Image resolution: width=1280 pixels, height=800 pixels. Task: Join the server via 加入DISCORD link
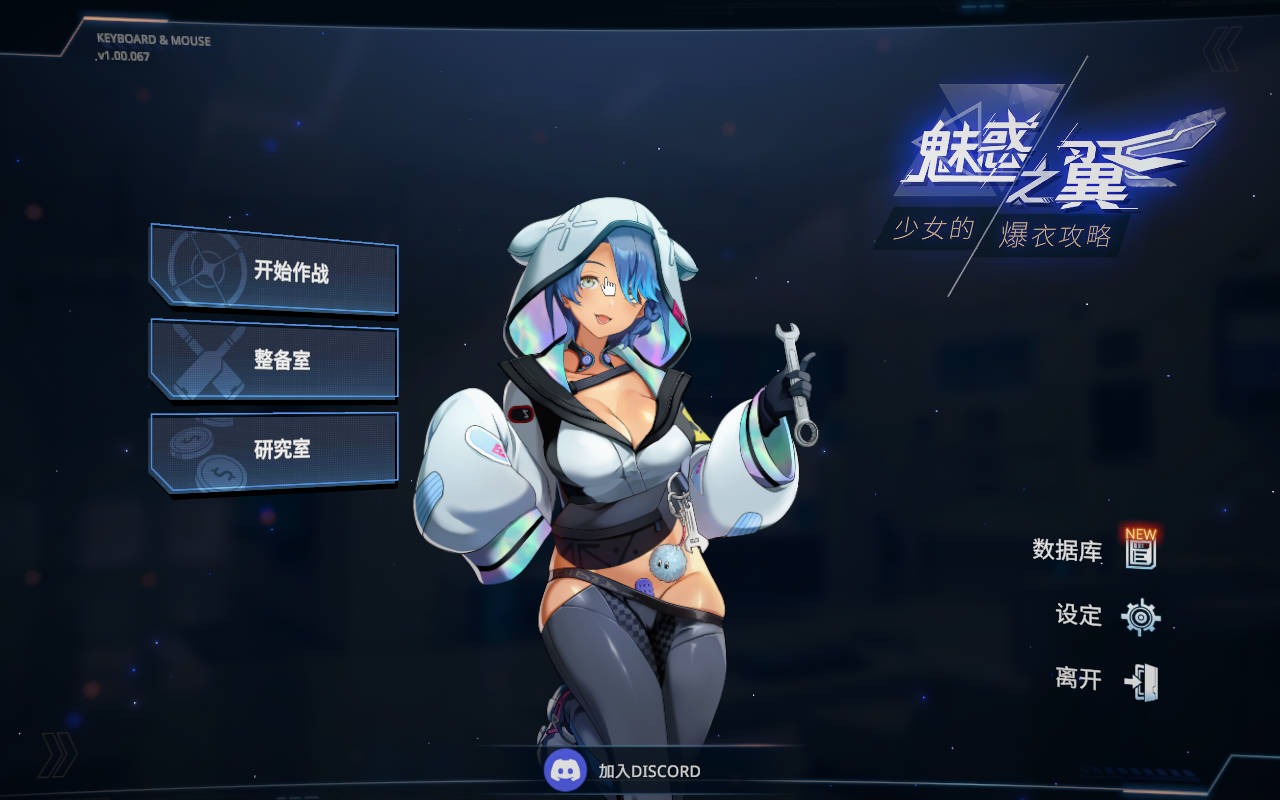pos(650,770)
